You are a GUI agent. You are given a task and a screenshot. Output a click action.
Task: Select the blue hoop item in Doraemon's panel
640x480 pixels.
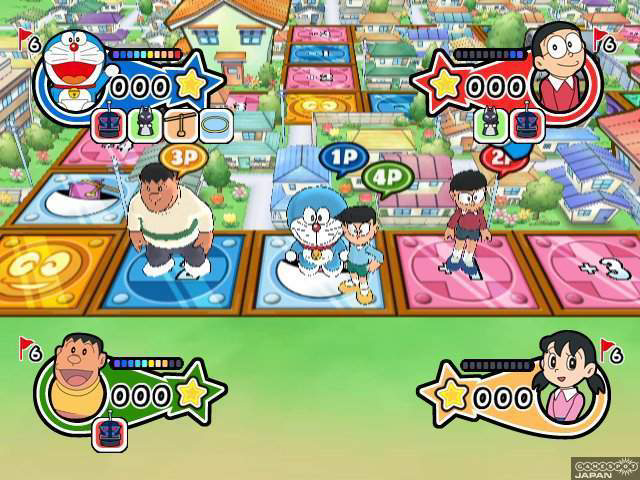[215, 125]
